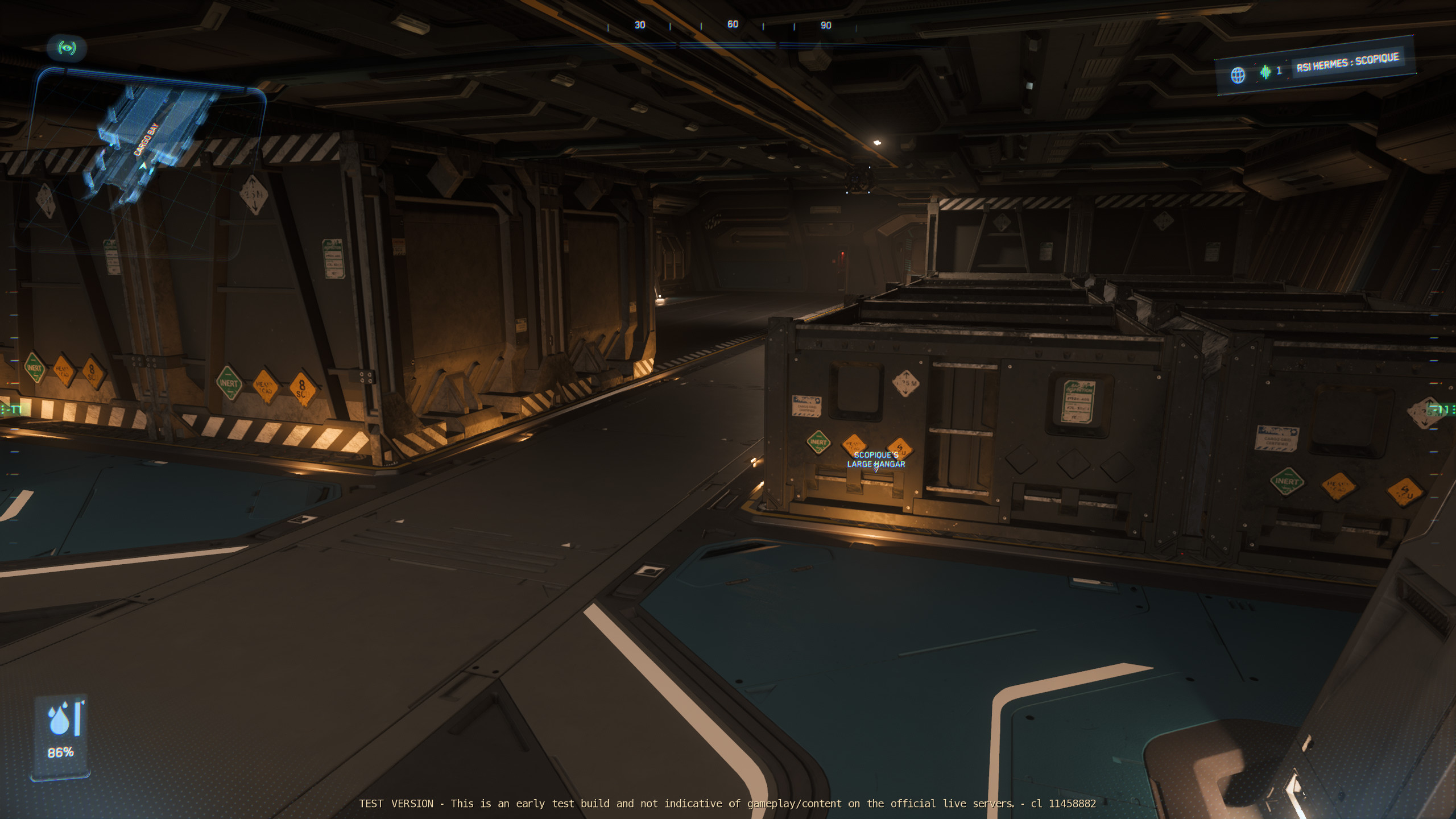Select the Scopique's Large Hangar marker
The image size is (1456, 819).
(x=876, y=460)
